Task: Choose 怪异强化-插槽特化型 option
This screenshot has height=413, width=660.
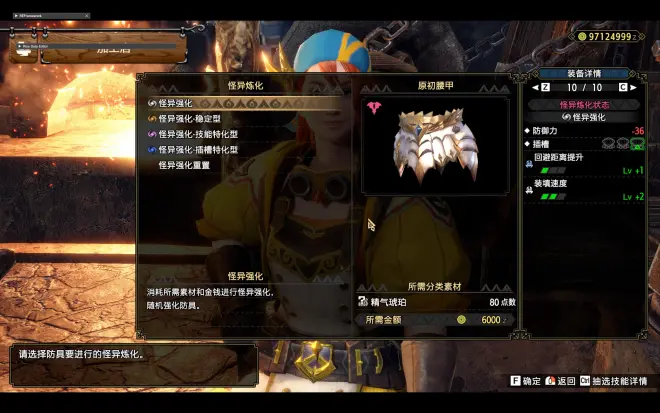Action: 203,149
